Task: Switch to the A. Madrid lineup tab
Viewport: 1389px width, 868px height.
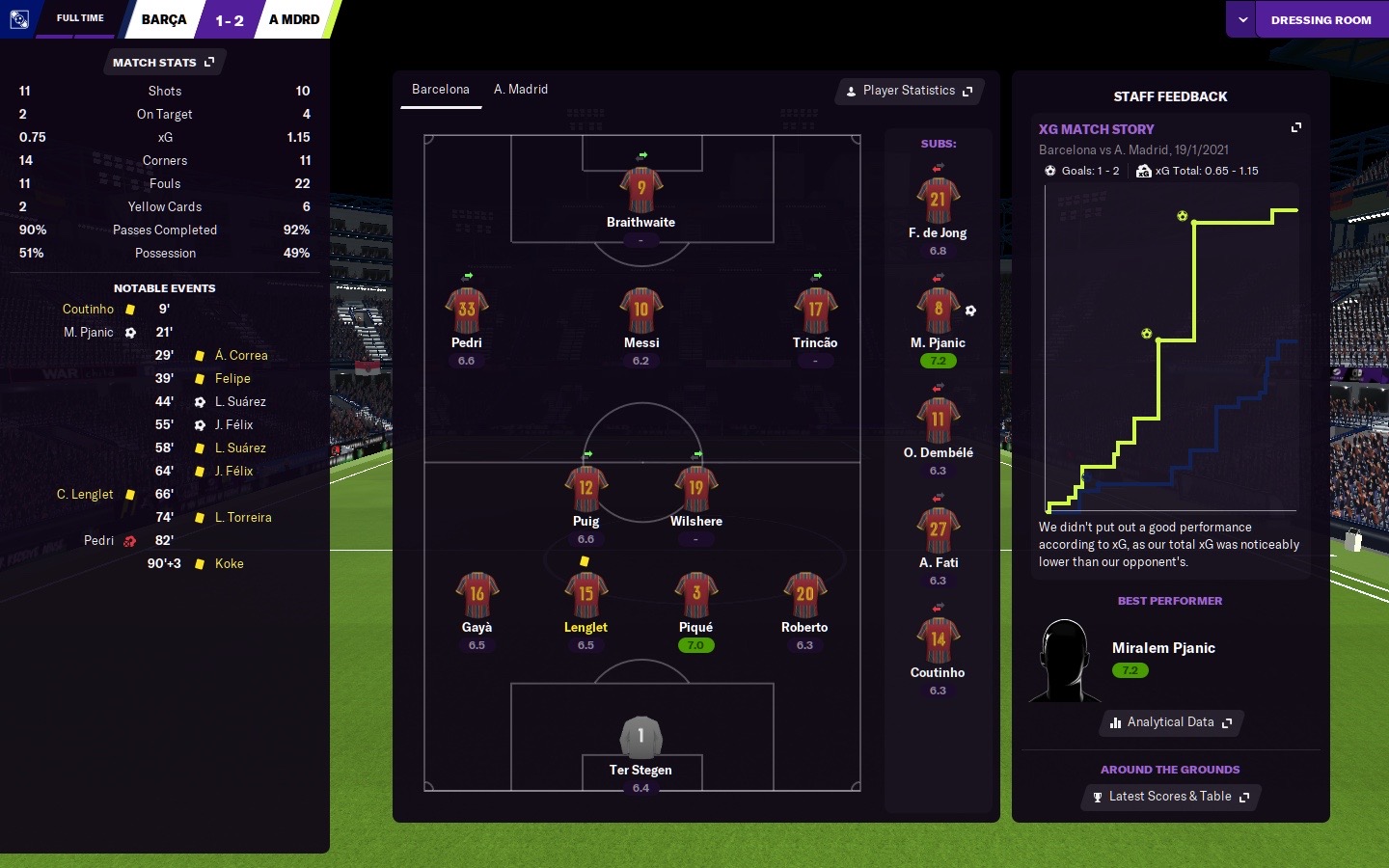Action: pyautogui.click(x=521, y=90)
